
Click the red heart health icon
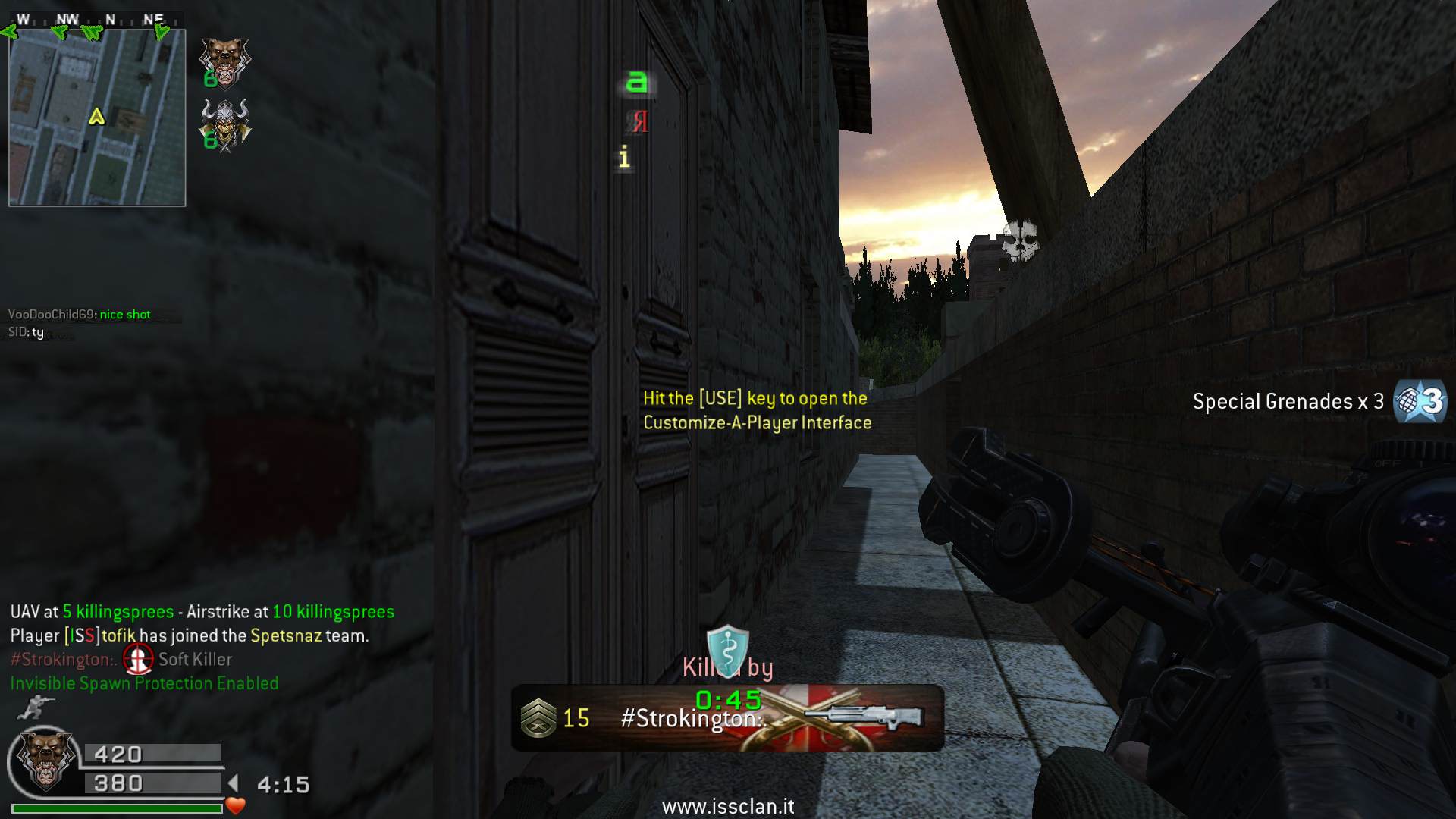pyautogui.click(x=236, y=806)
